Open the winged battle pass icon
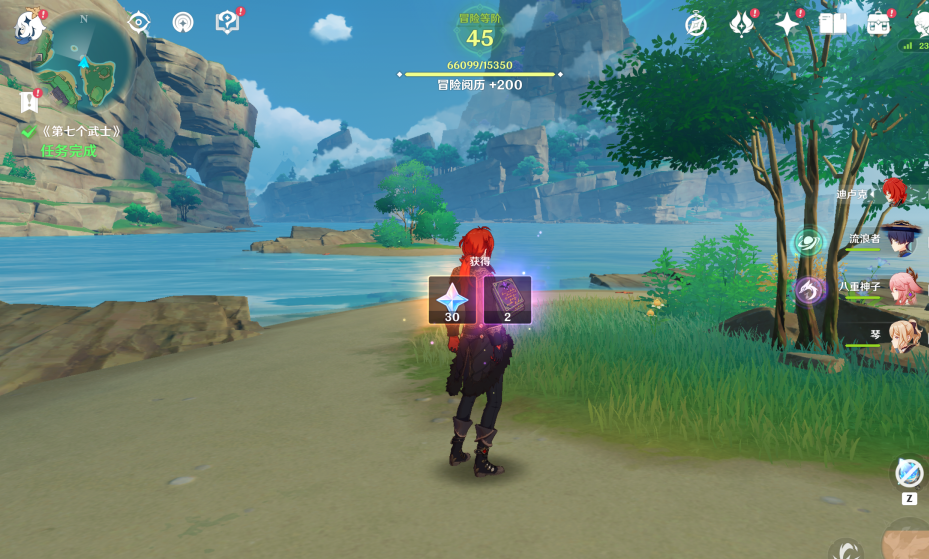Screen dimensions: 929x559 [x=742, y=24]
